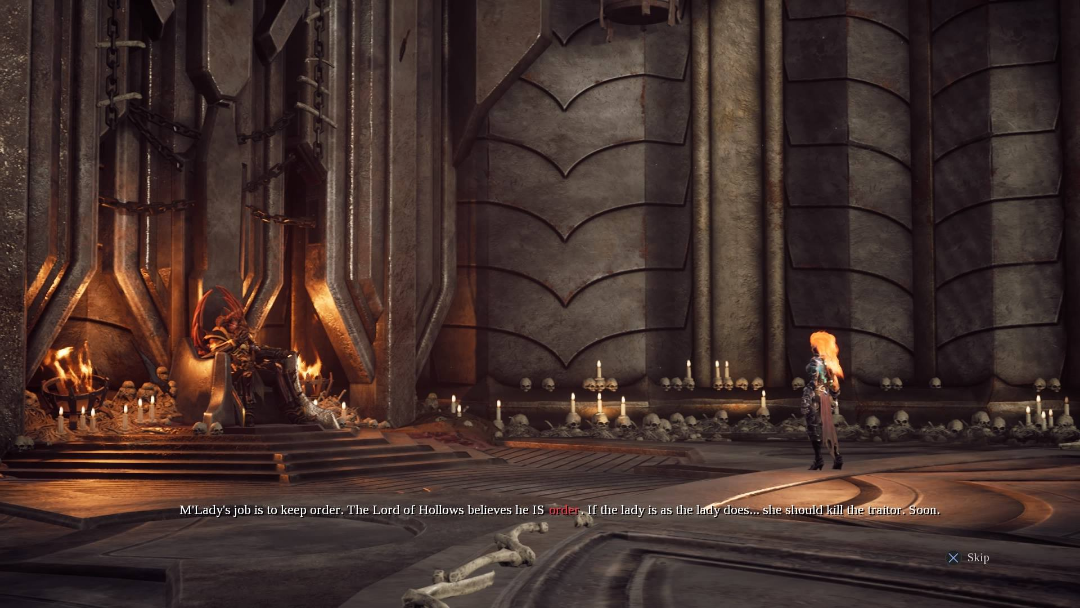Screen dimensions: 1080x608
Task: Skip the cutscene using the Skip label
Action: pos(977,558)
